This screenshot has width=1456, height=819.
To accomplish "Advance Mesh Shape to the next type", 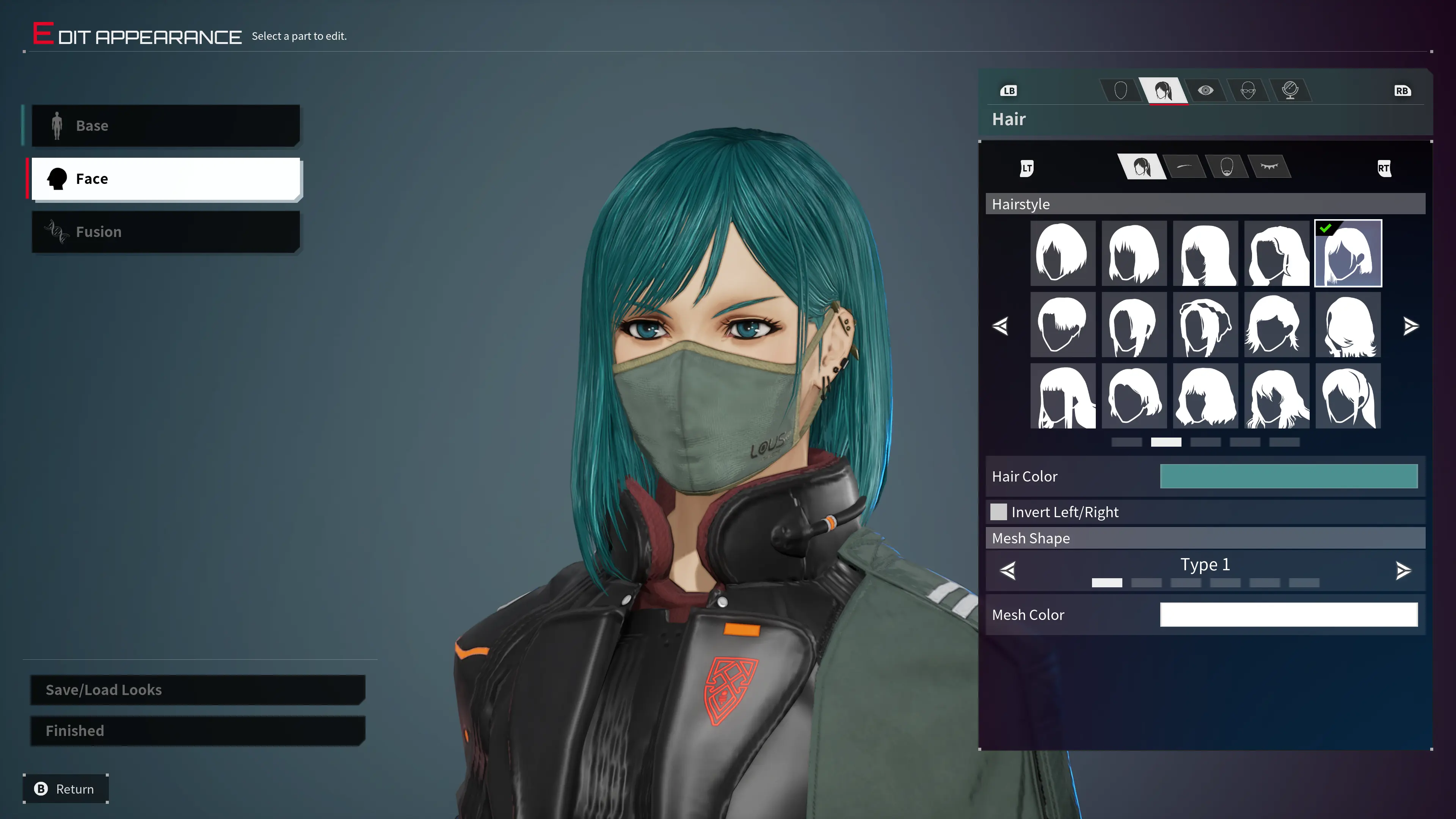I will click(1403, 570).
